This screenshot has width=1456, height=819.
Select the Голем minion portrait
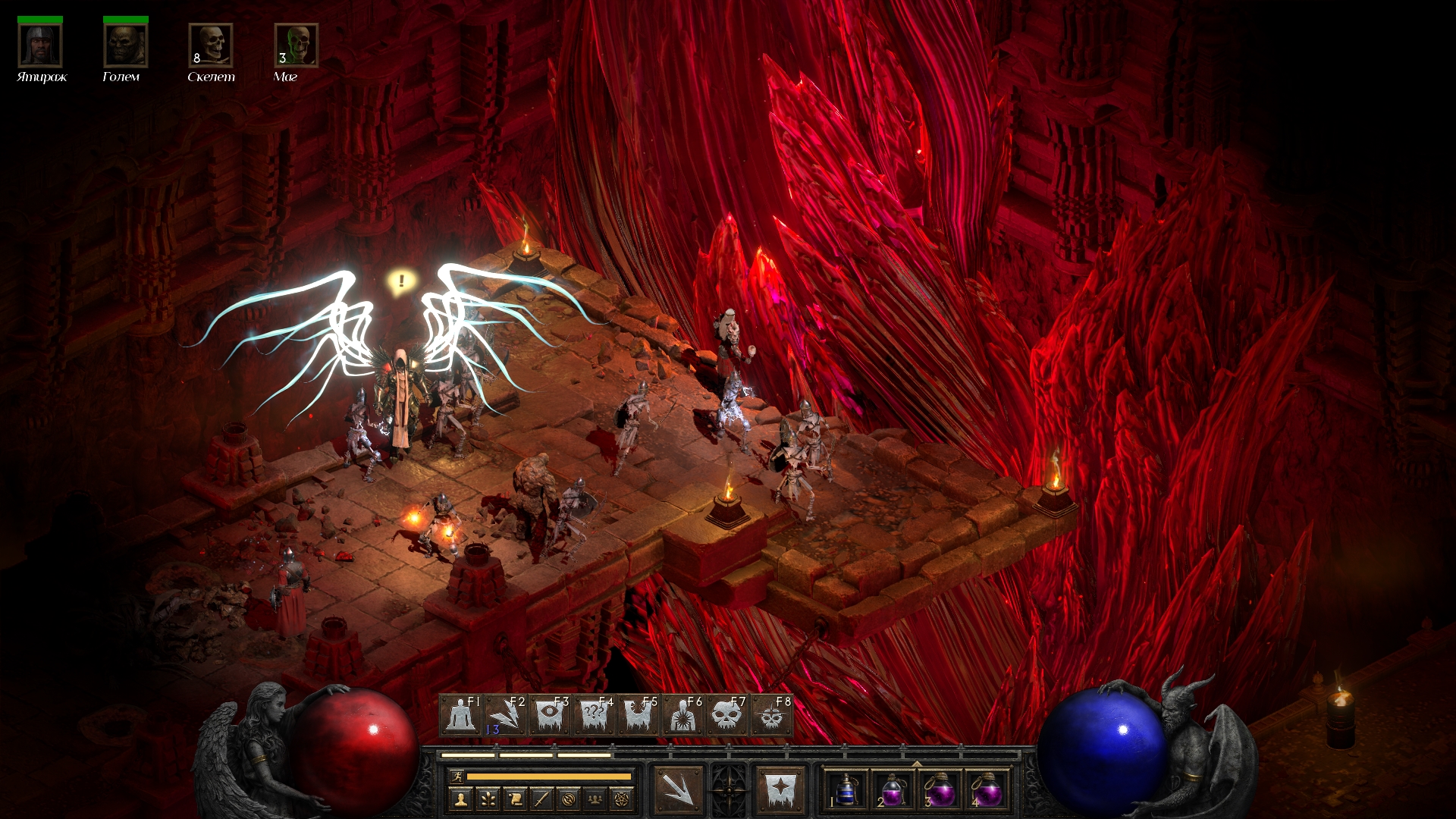tap(125, 45)
